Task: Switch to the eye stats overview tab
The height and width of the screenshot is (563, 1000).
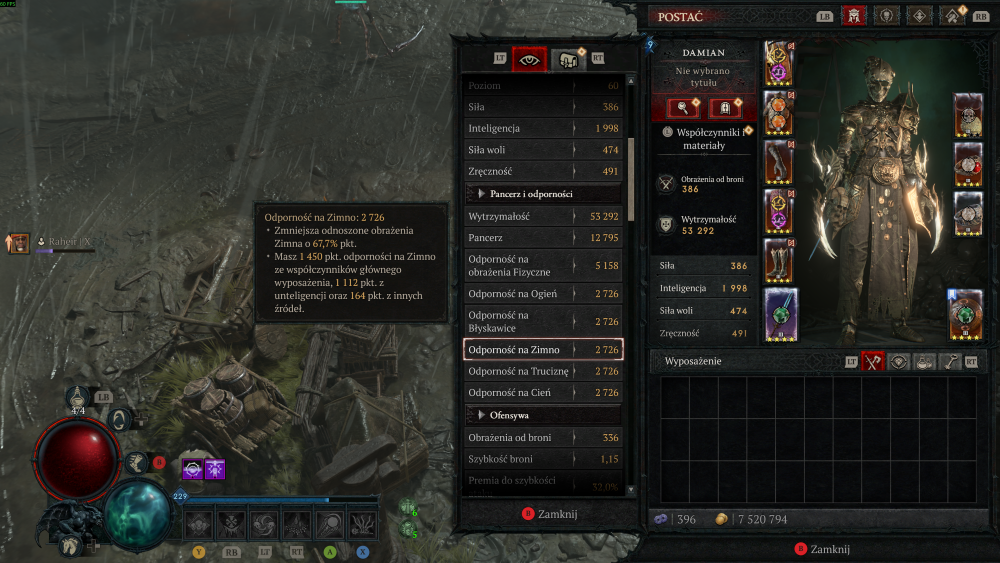Action: point(529,59)
